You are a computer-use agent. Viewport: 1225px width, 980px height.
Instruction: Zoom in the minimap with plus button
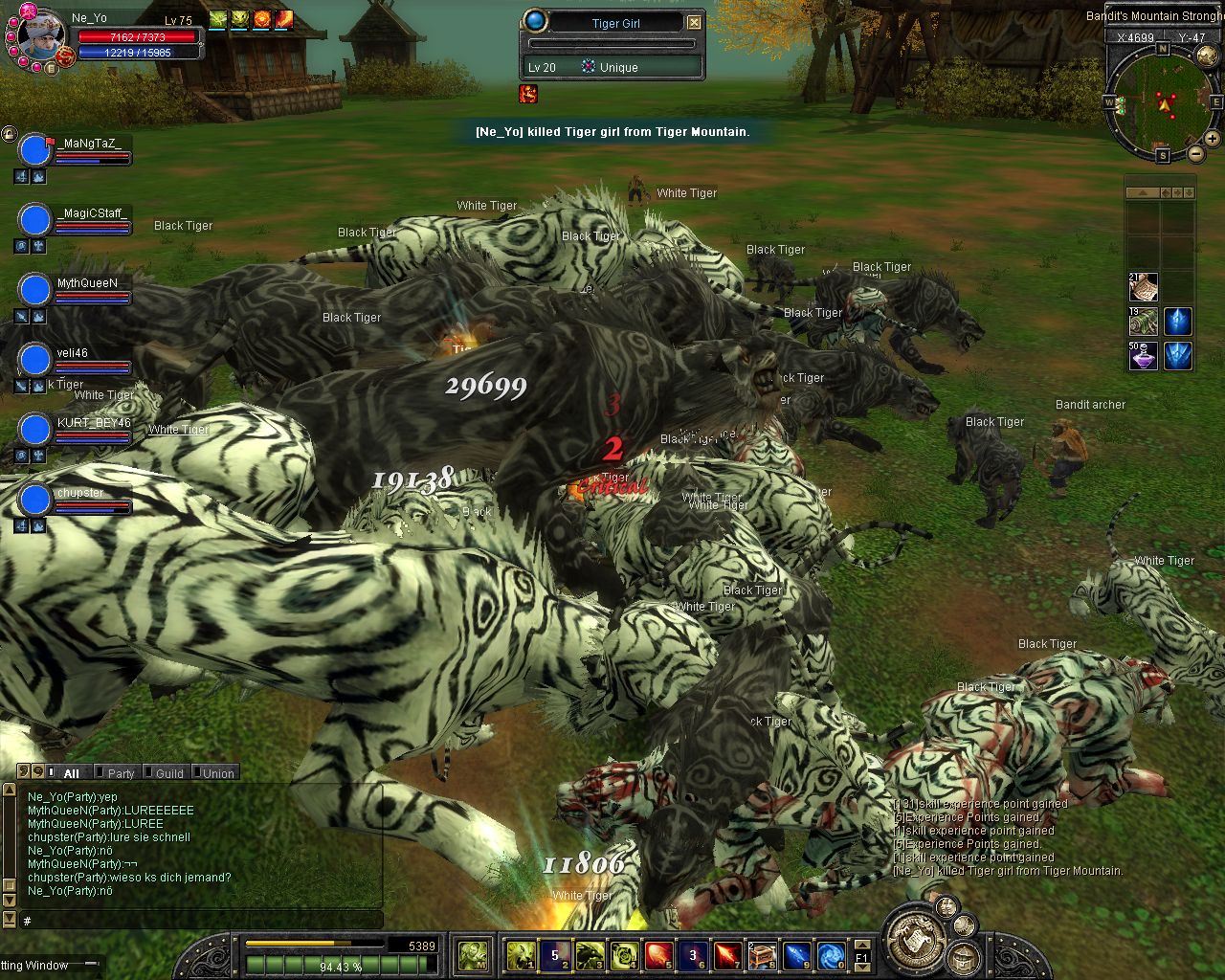(1213, 139)
